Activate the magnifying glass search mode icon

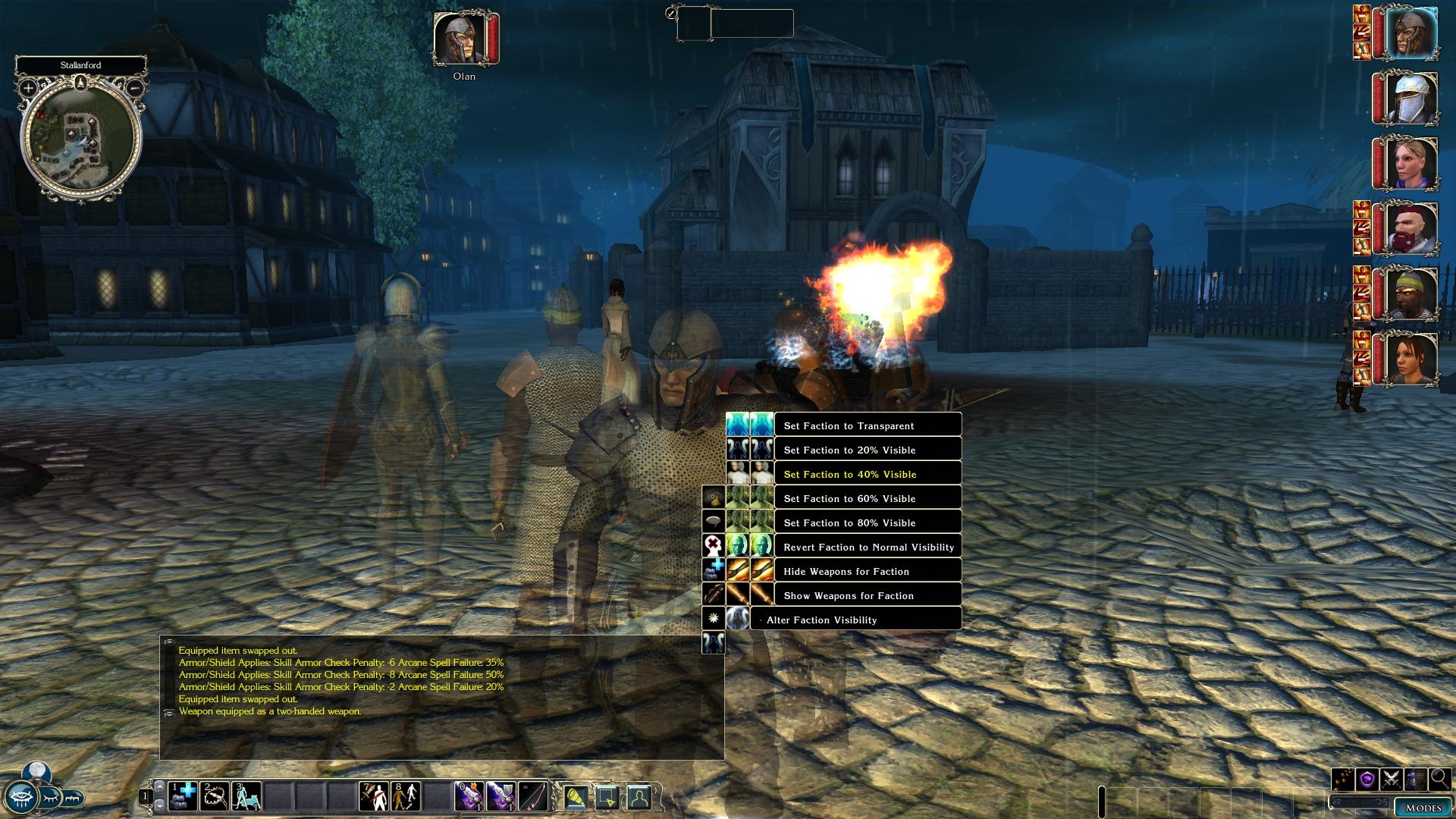(x=1439, y=779)
